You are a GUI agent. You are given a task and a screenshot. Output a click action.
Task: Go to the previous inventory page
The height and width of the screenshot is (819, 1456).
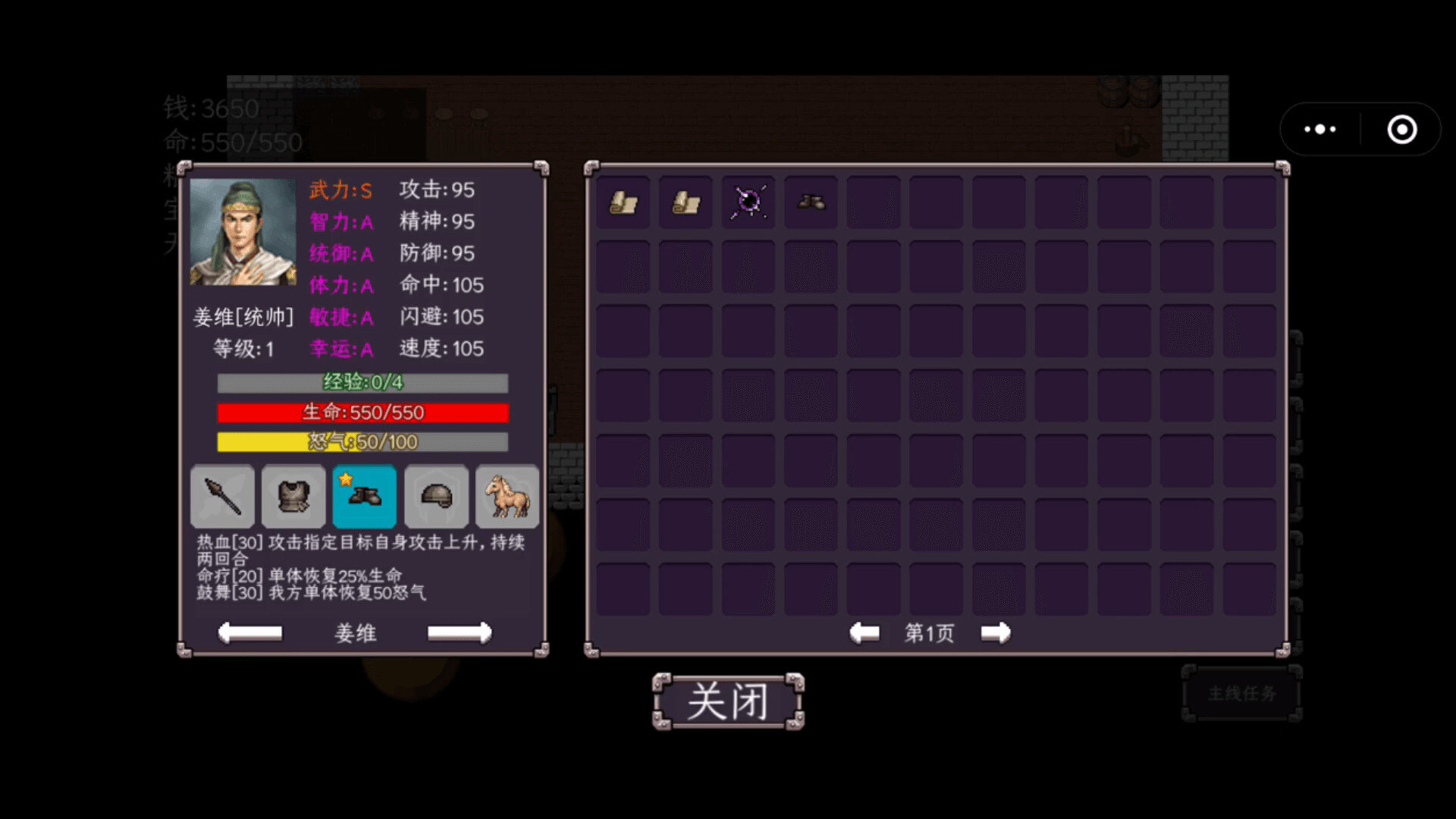[x=864, y=632]
